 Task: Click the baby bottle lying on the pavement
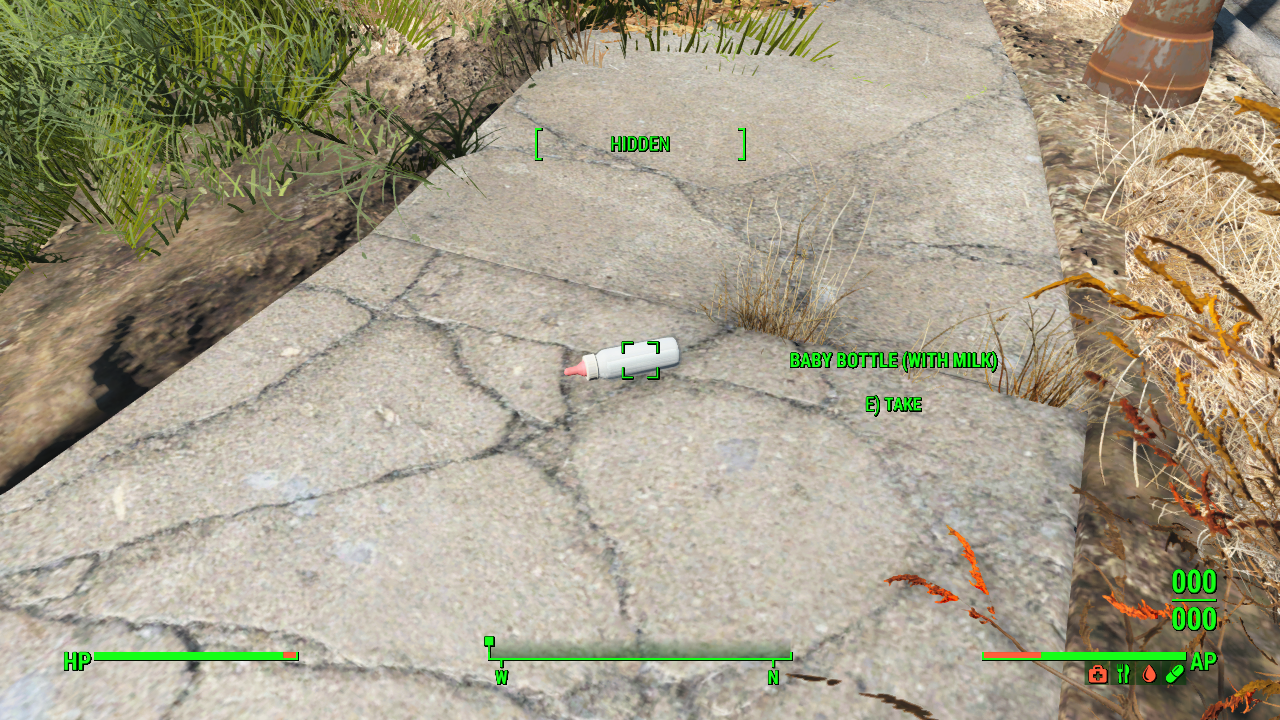pos(620,365)
